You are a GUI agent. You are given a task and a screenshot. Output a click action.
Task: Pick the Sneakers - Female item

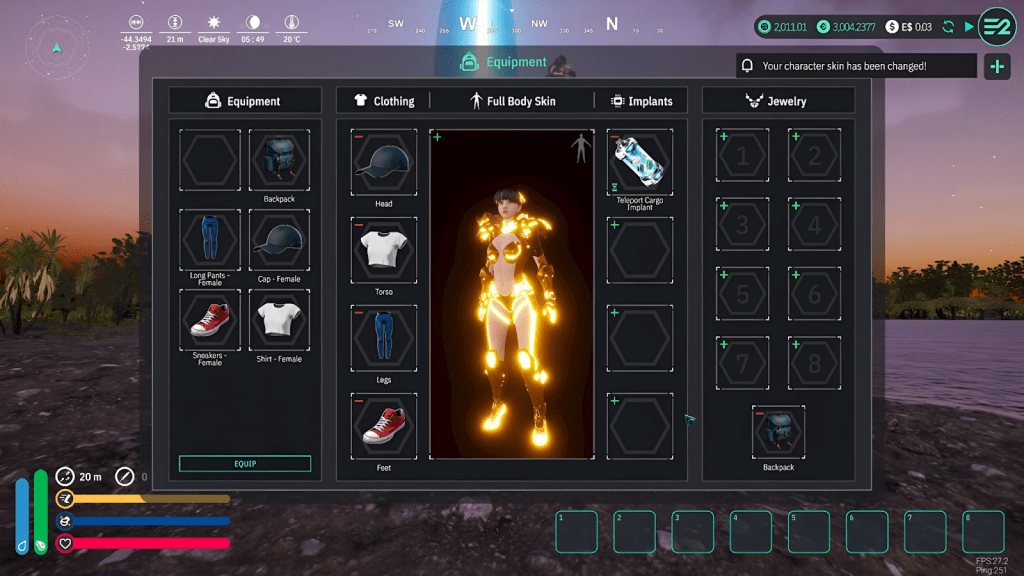[x=210, y=321]
